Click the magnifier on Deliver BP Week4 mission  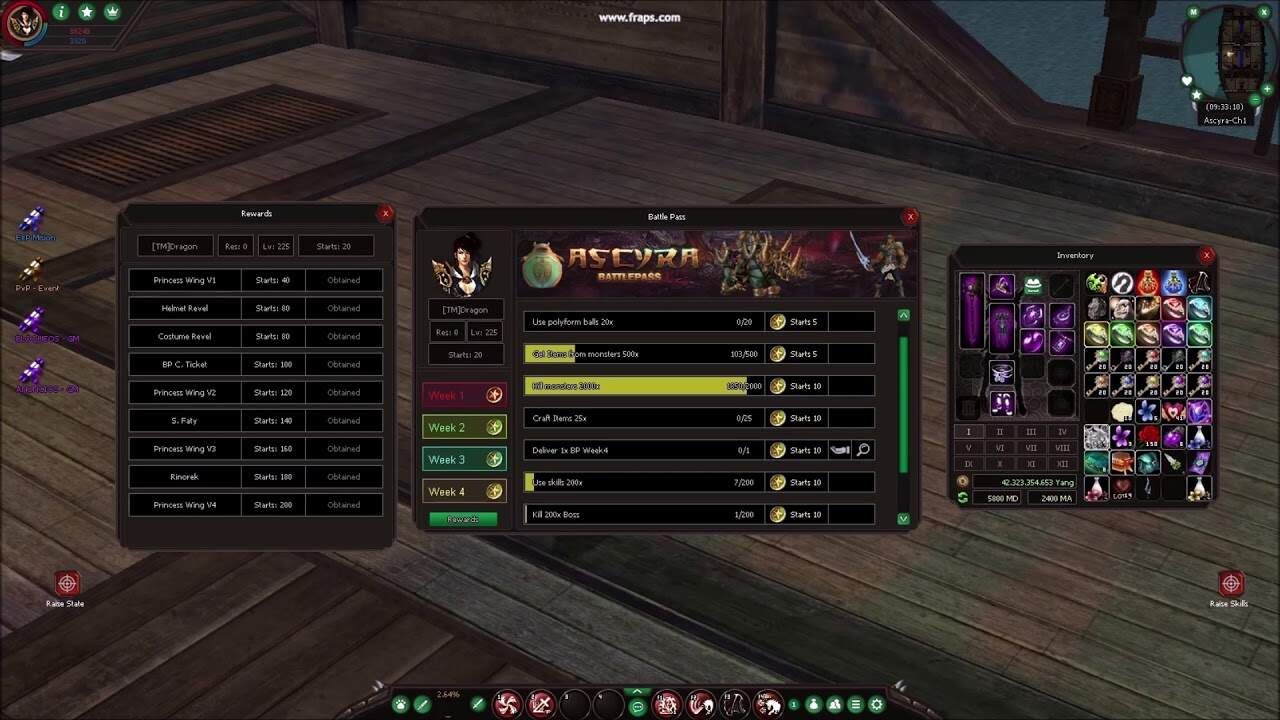pyautogui.click(x=863, y=450)
